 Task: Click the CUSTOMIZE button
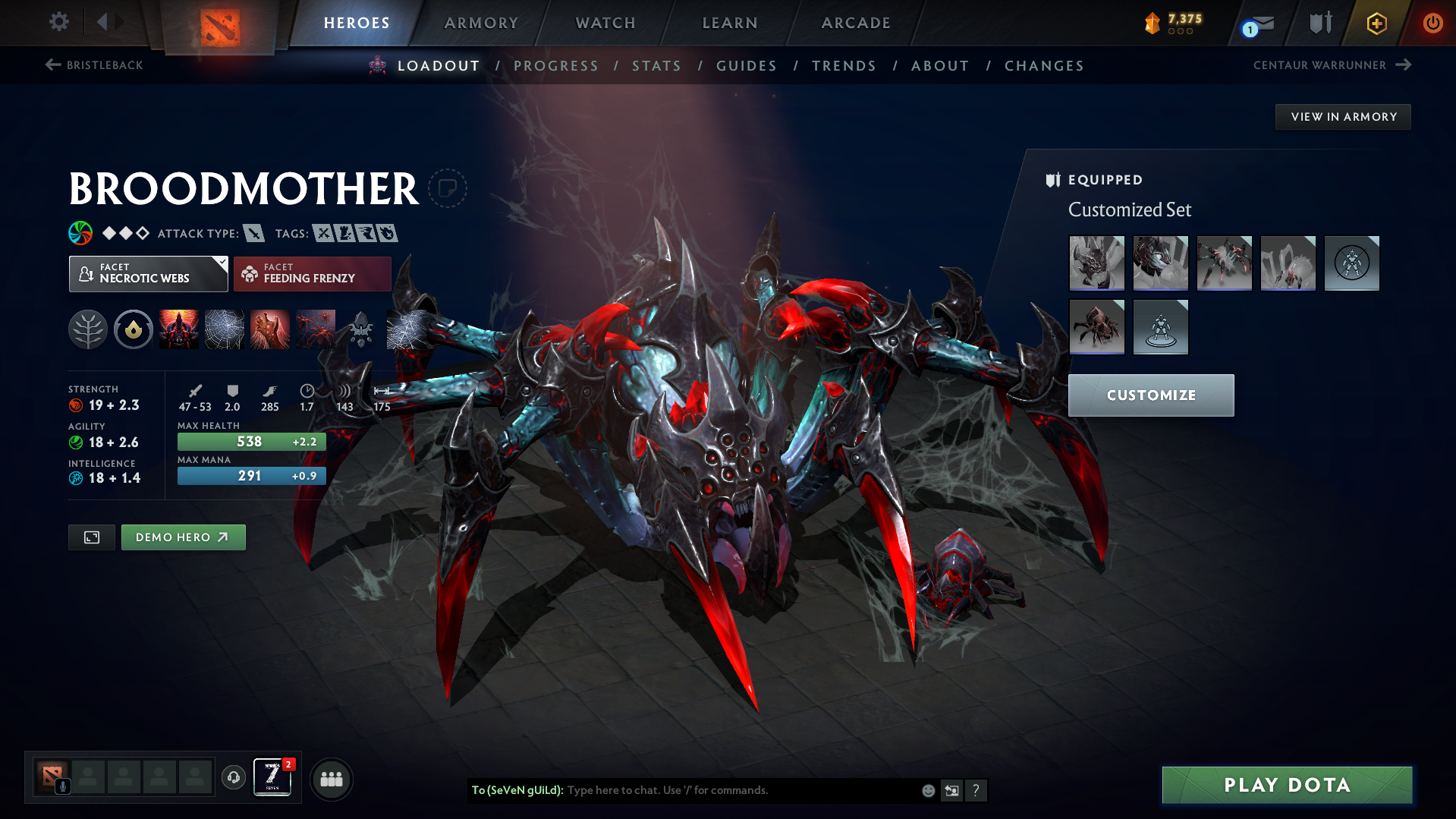1150,395
